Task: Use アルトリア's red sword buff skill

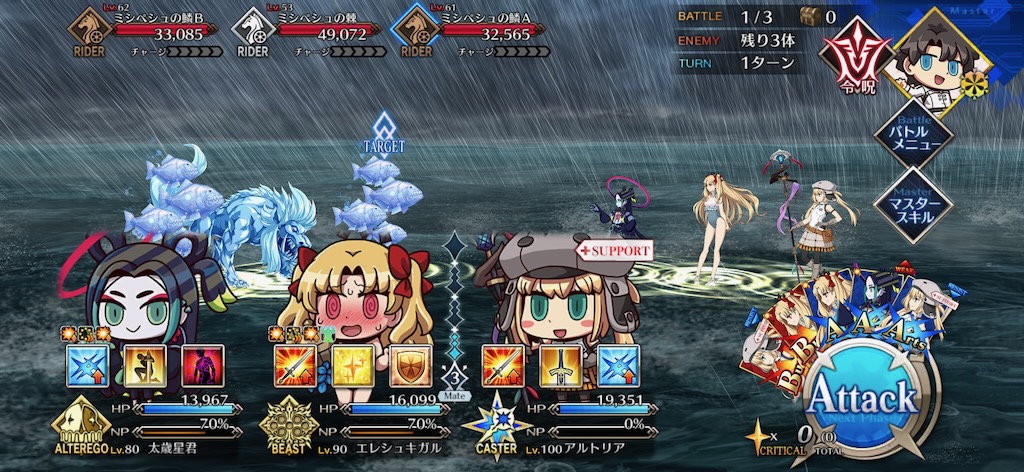Action: (501, 365)
